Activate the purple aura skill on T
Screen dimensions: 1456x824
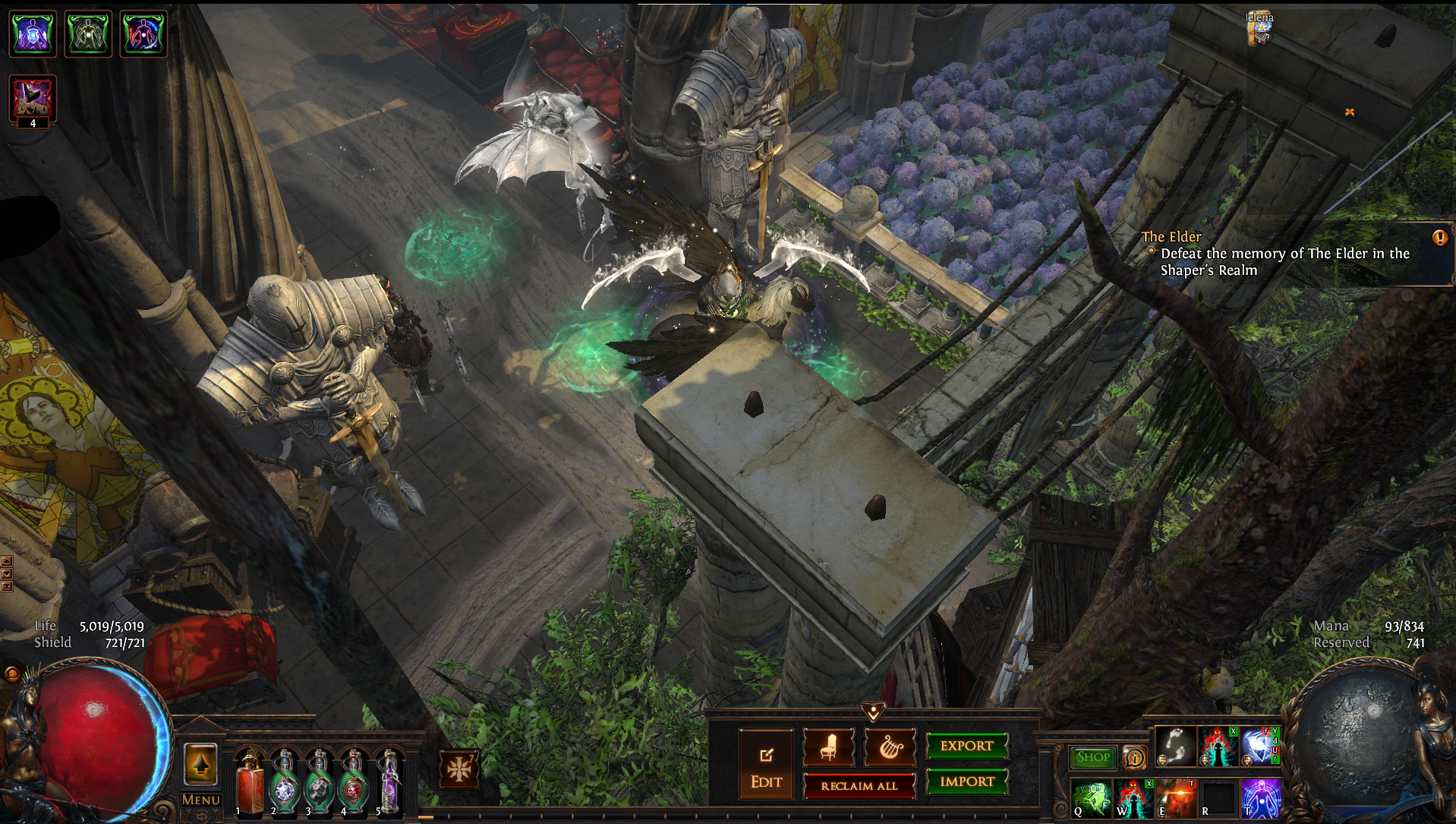pyautogui.click(x=1260, y=798)
